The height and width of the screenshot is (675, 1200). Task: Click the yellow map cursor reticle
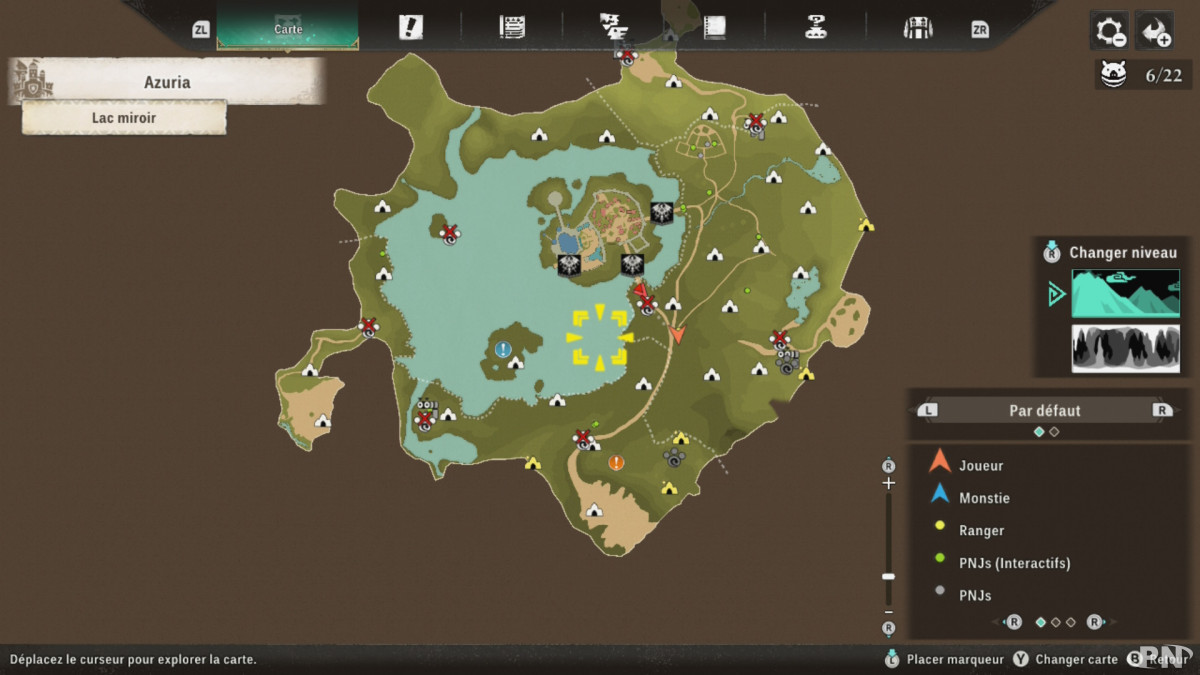pos(599,338)
